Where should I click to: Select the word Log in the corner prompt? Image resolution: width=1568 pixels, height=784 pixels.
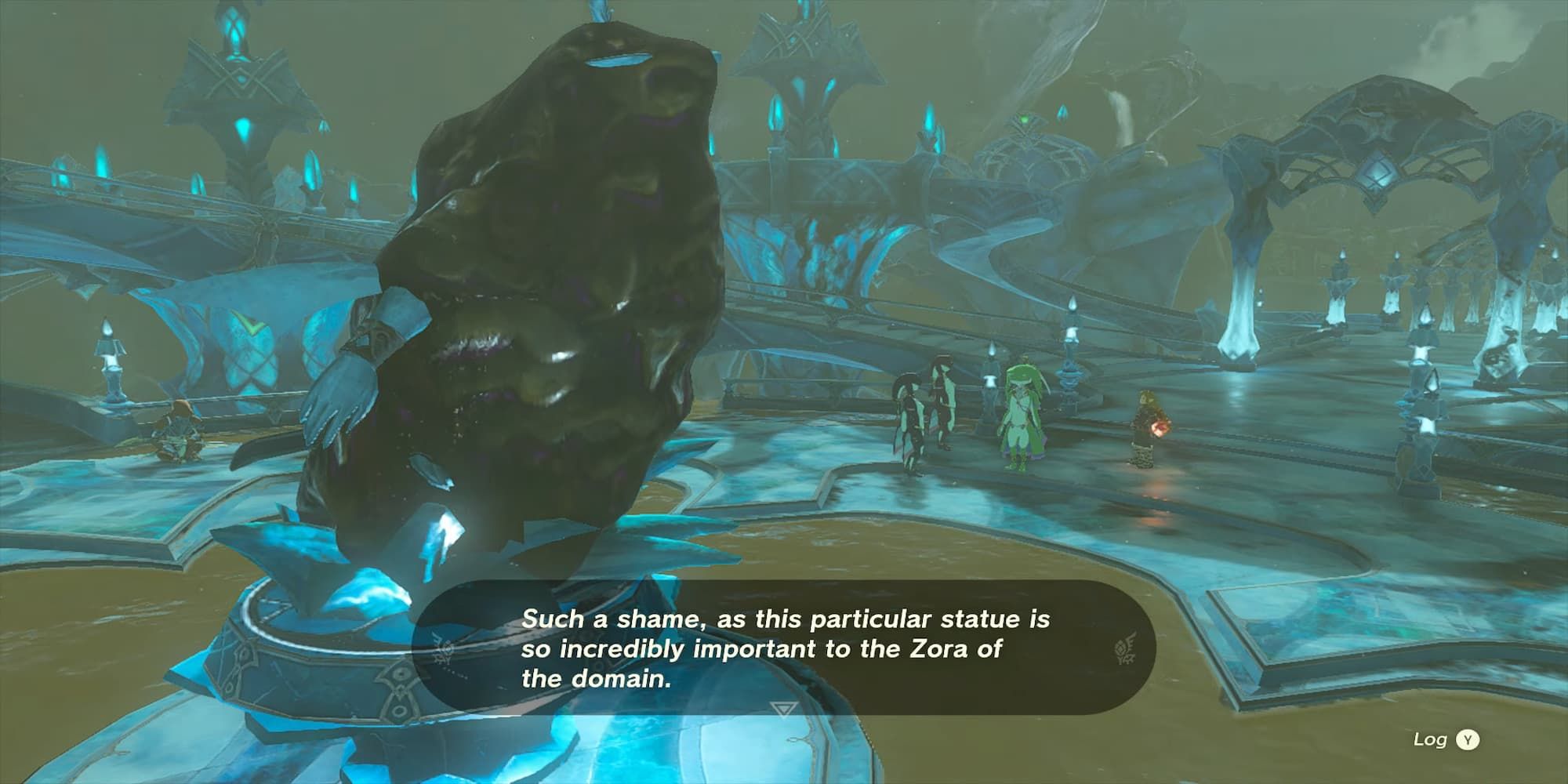pos(1428,740)
